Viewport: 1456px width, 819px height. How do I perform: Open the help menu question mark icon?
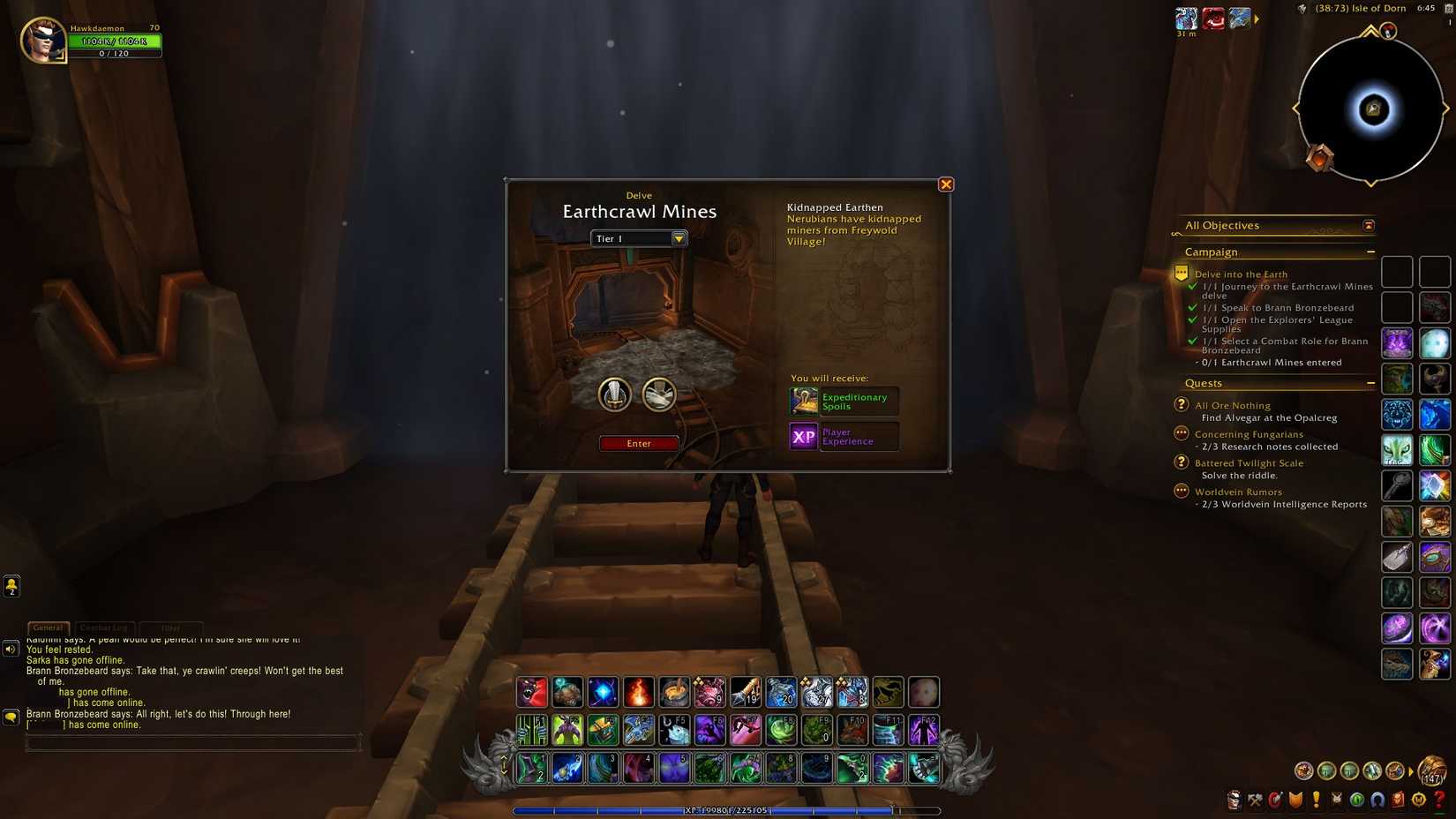click(1441, 800)
